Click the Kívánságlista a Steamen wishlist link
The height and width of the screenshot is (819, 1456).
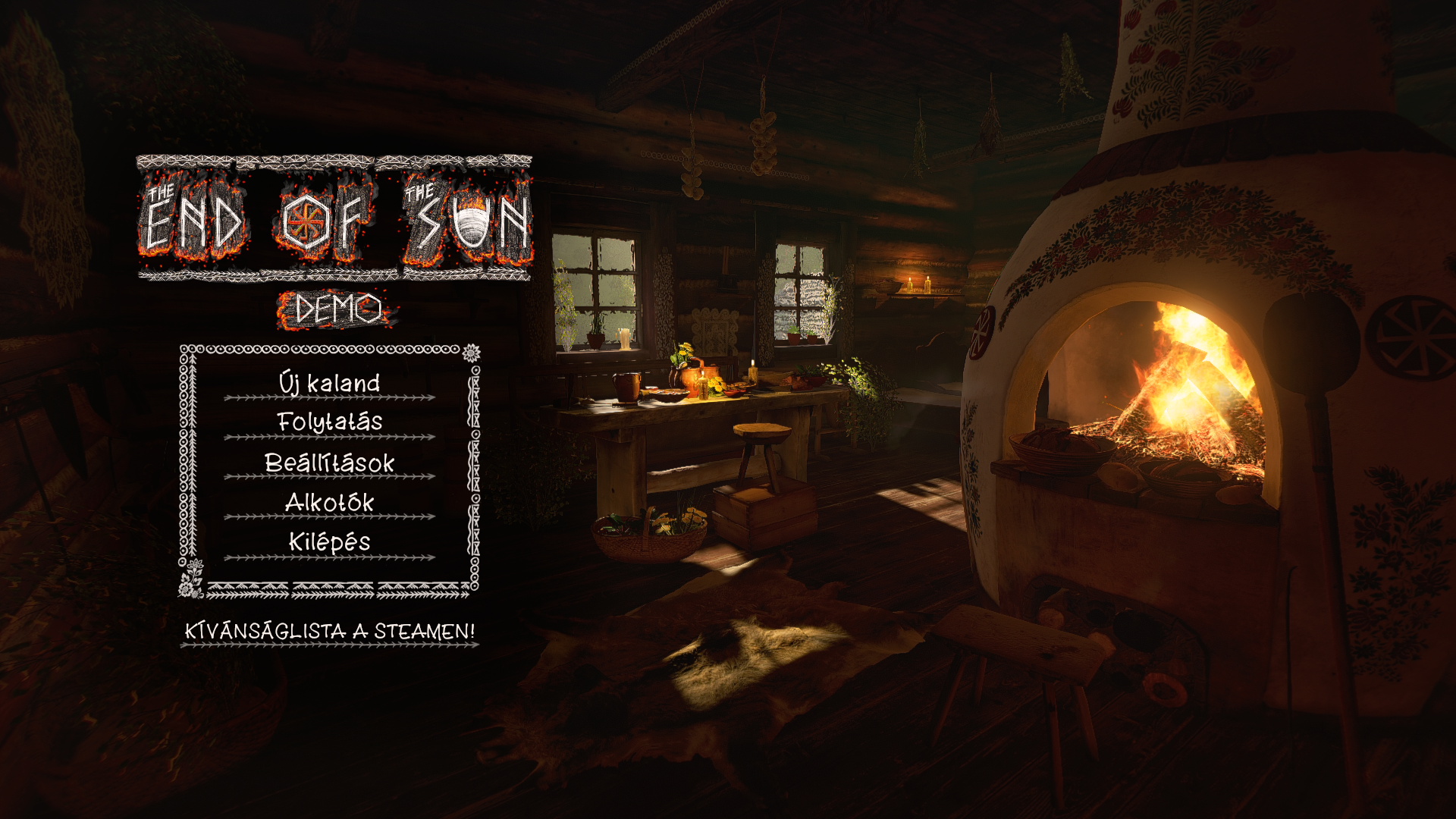click(330, 631)
